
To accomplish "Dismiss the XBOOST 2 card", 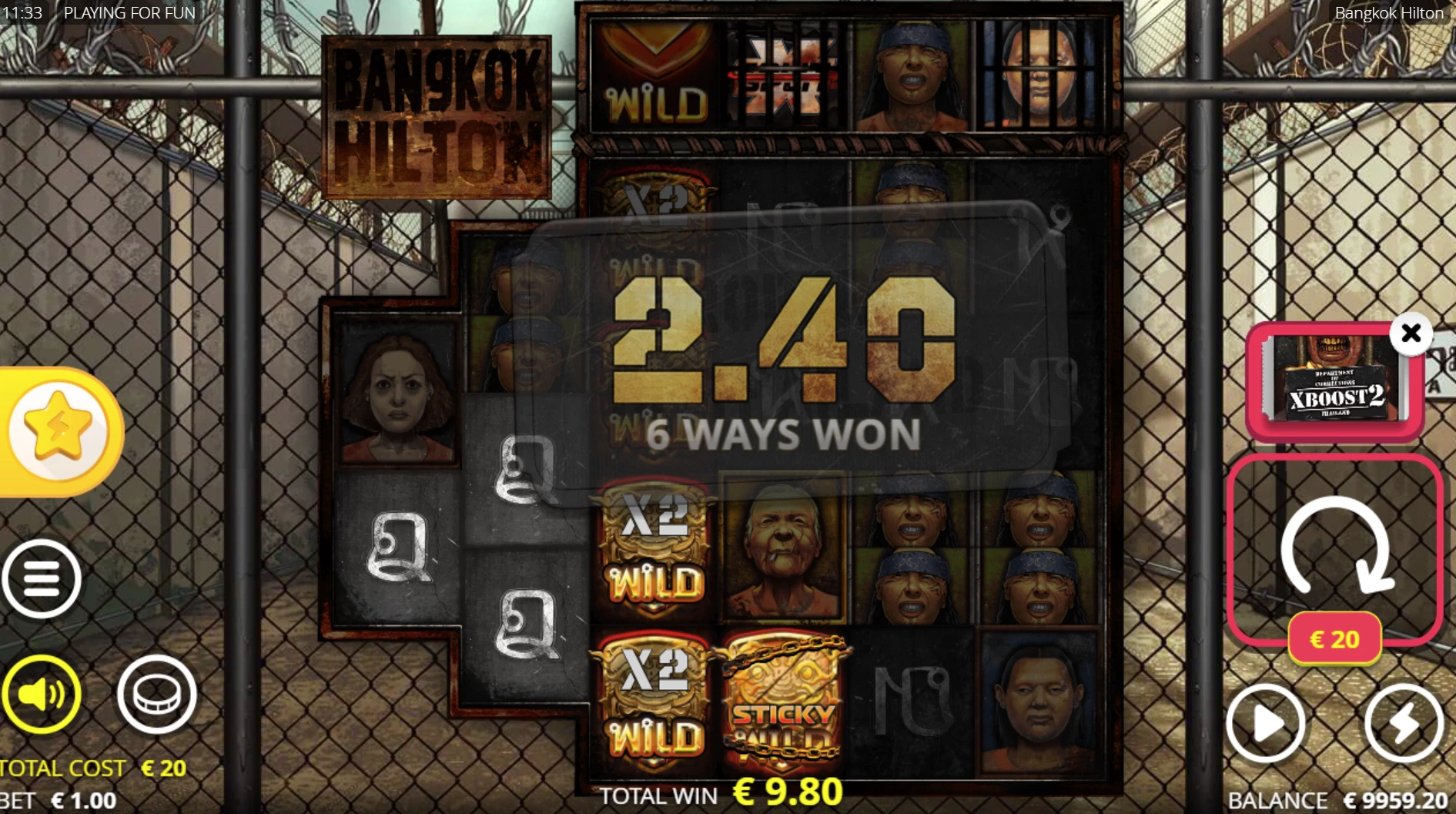I will (x=1411, y=333).
